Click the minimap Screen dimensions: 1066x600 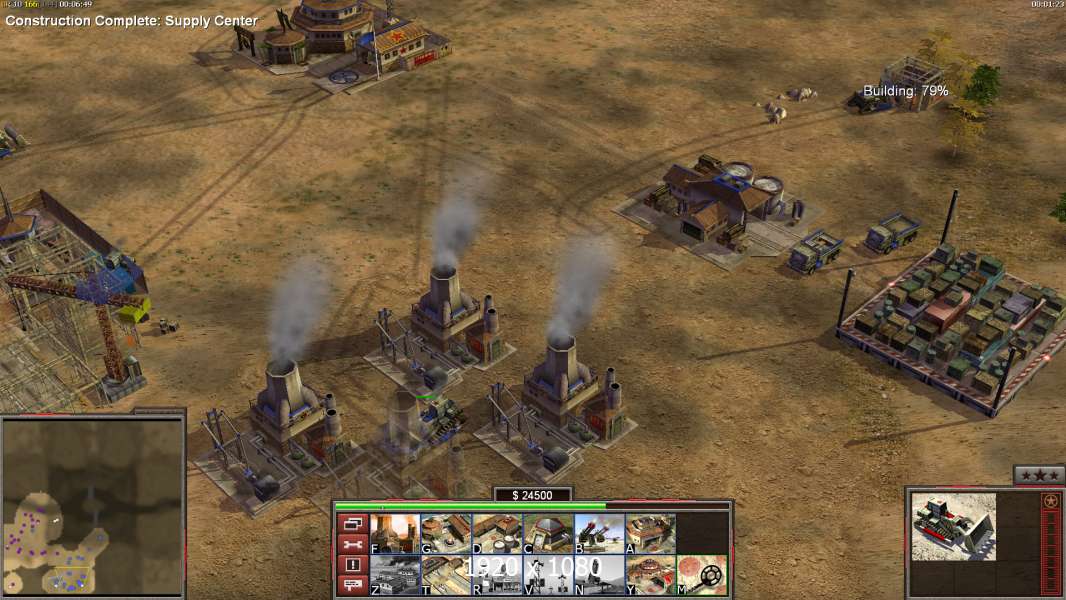tap(92, 506)
